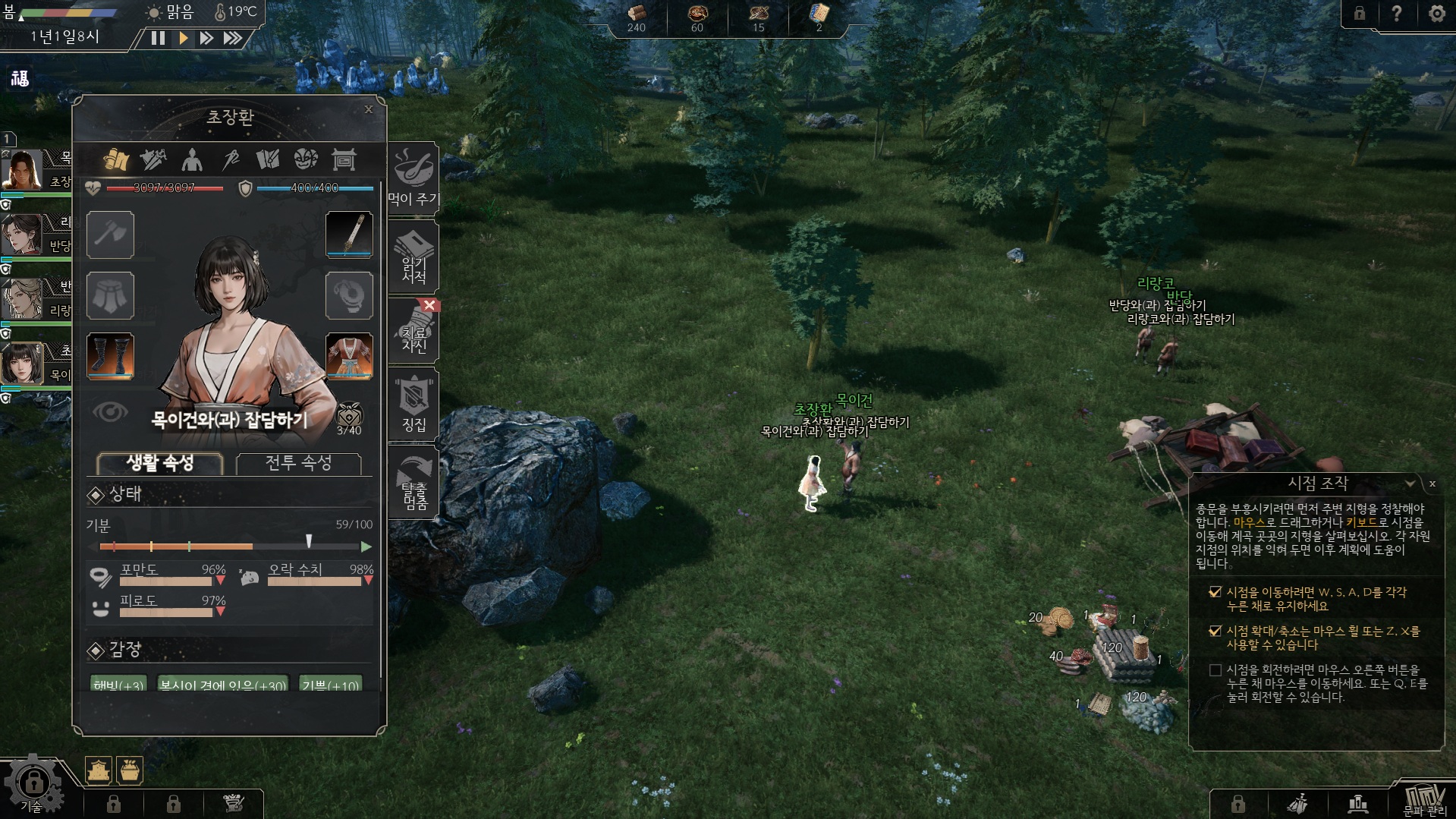Open the settings gear icon
1456x819 pixels.
point(1436,14)
